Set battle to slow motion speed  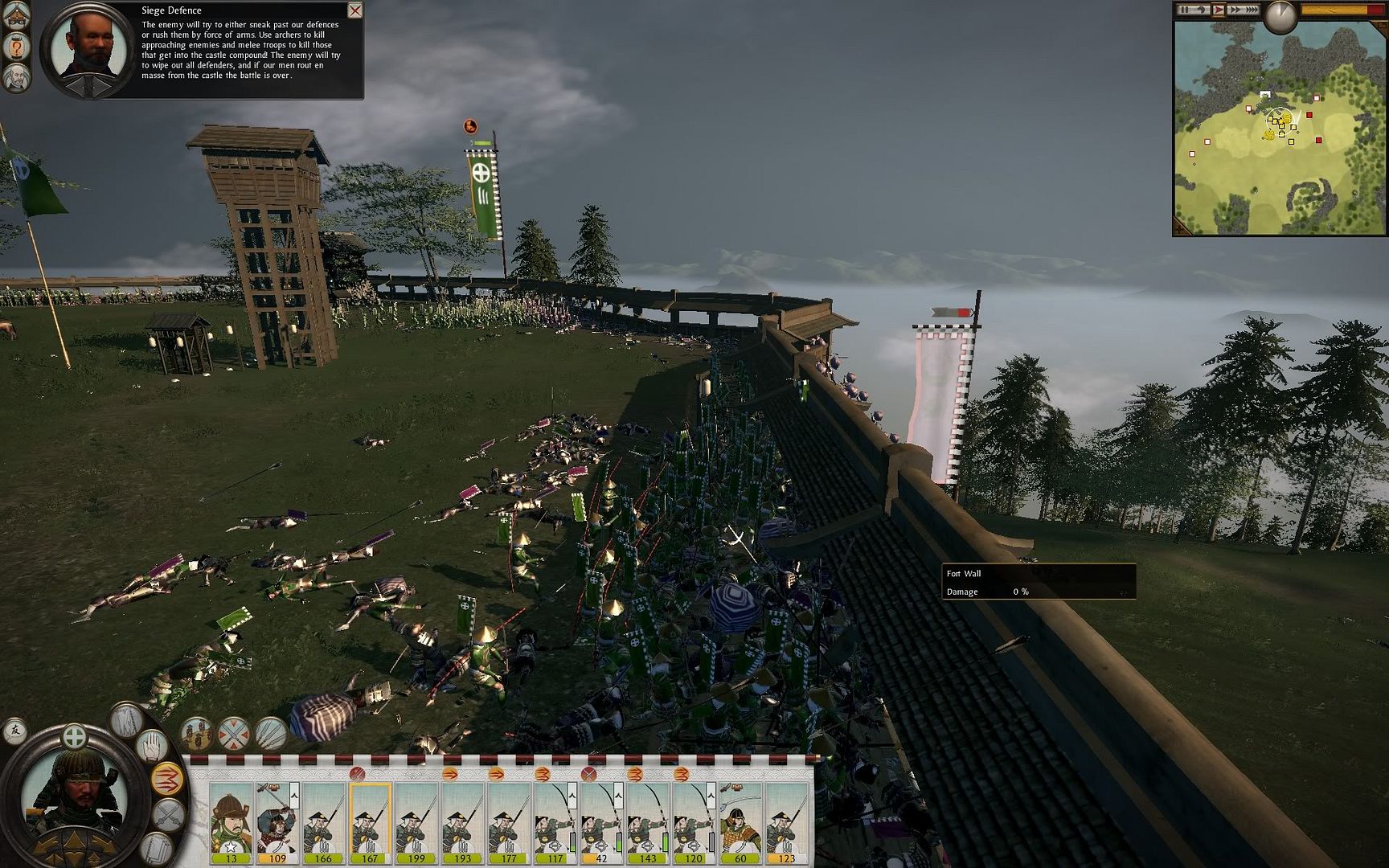(1201, 10)
